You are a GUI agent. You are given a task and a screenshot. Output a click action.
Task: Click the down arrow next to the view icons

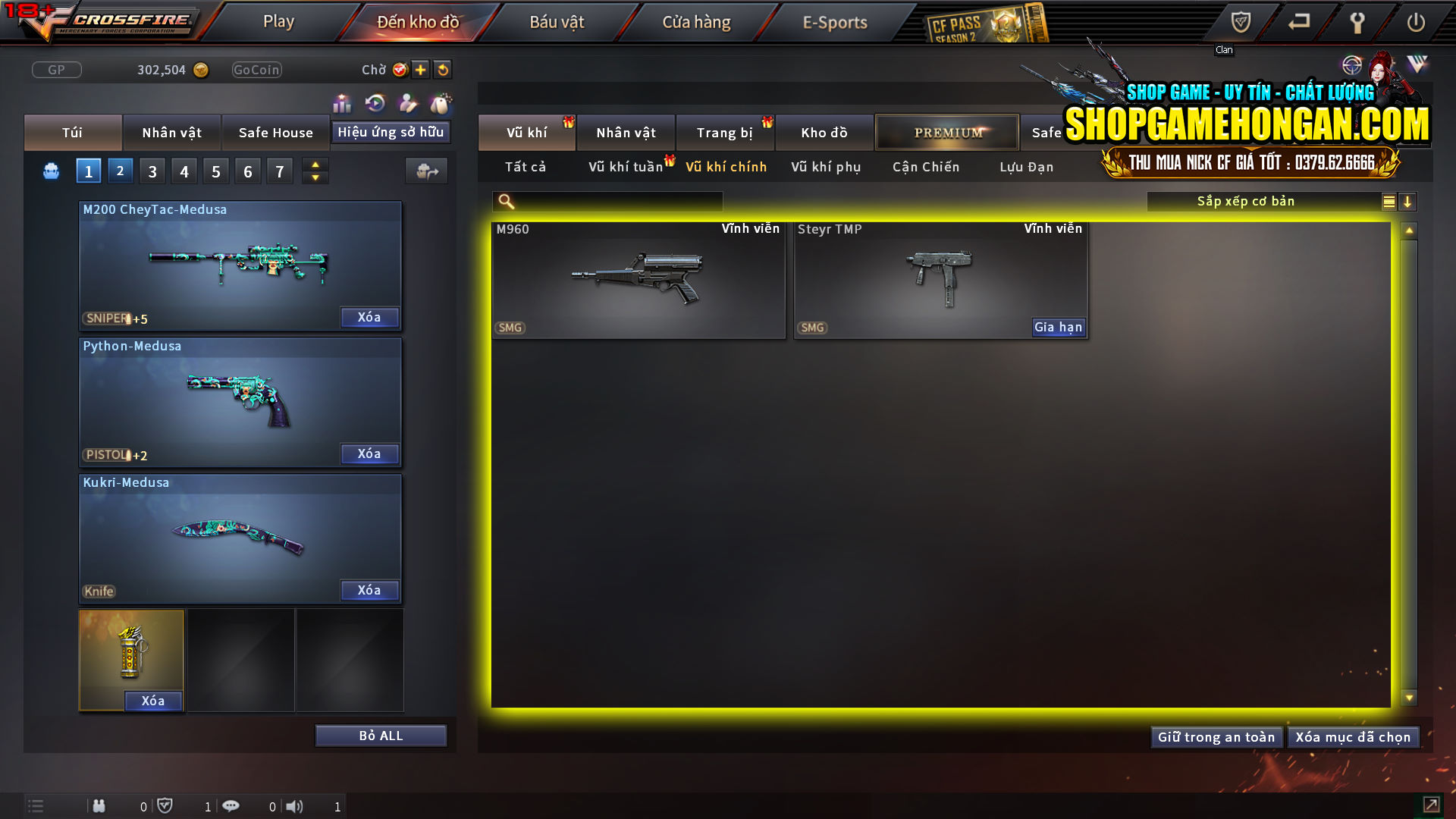(1408, 202)
